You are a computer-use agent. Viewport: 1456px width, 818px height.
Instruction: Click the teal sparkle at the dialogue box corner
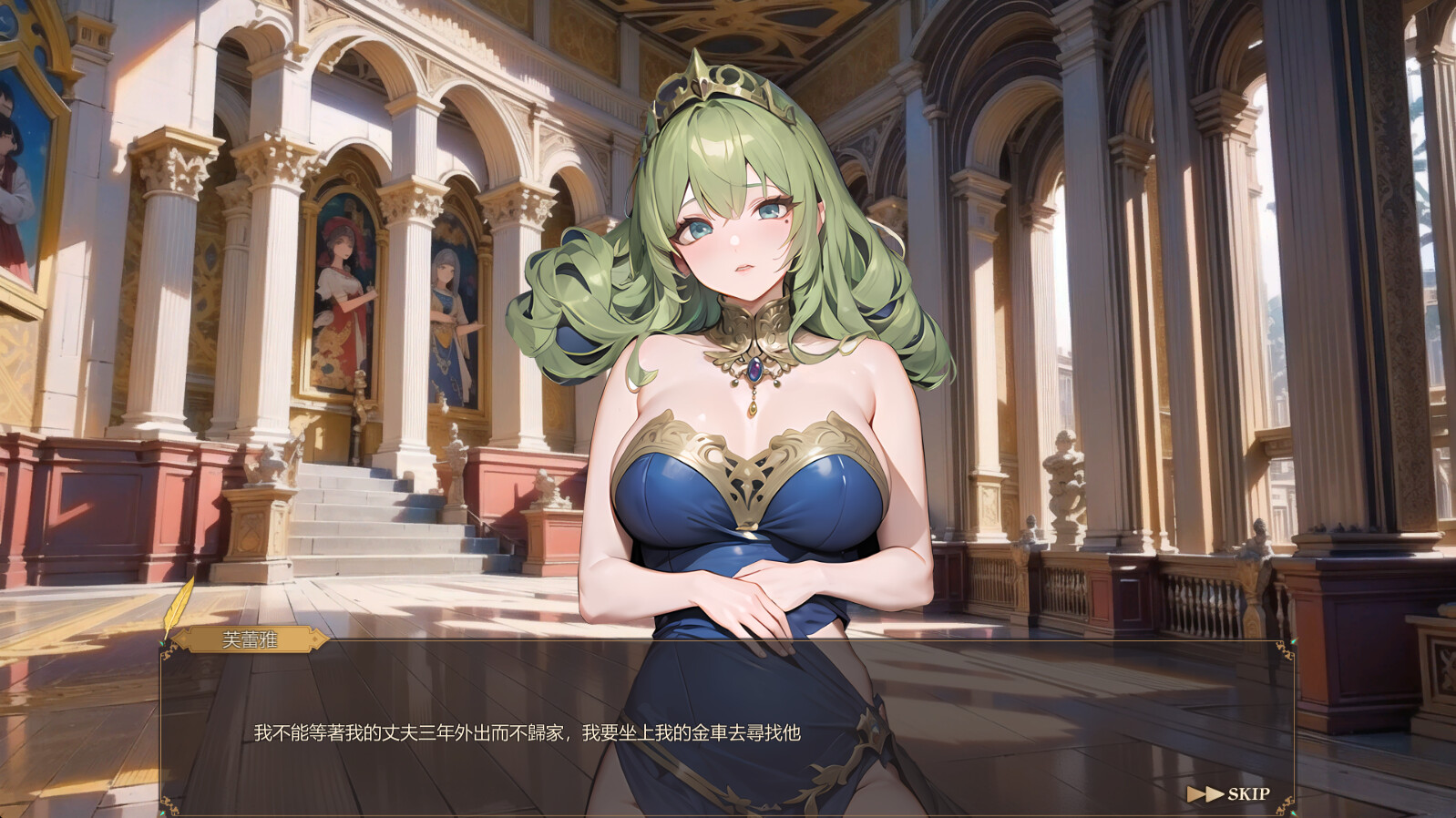pyautogui.click(x=161, y=642)
